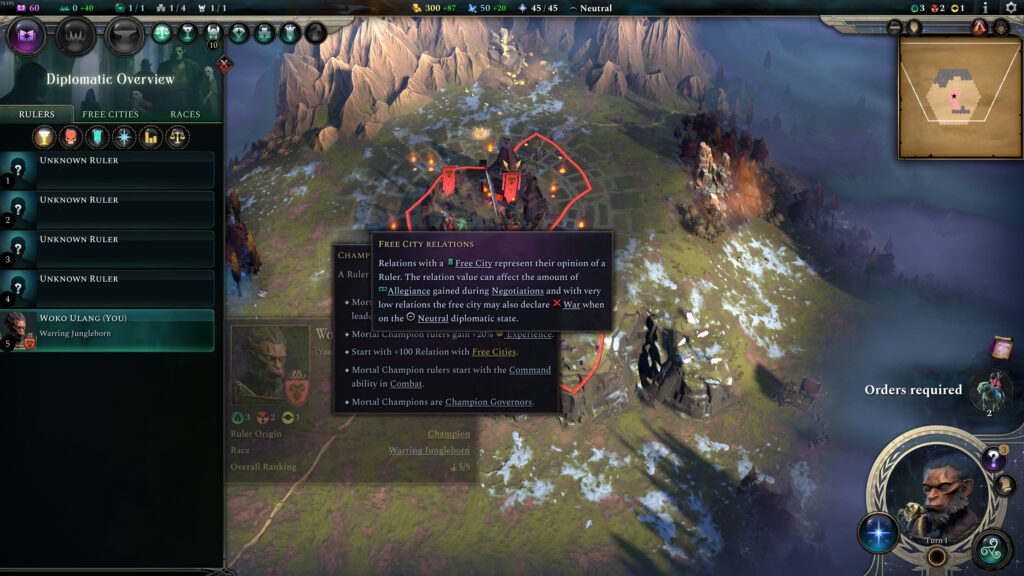The image size is (1024, 576).
Task: Open the purple tome research button
Action: point(26,36)
